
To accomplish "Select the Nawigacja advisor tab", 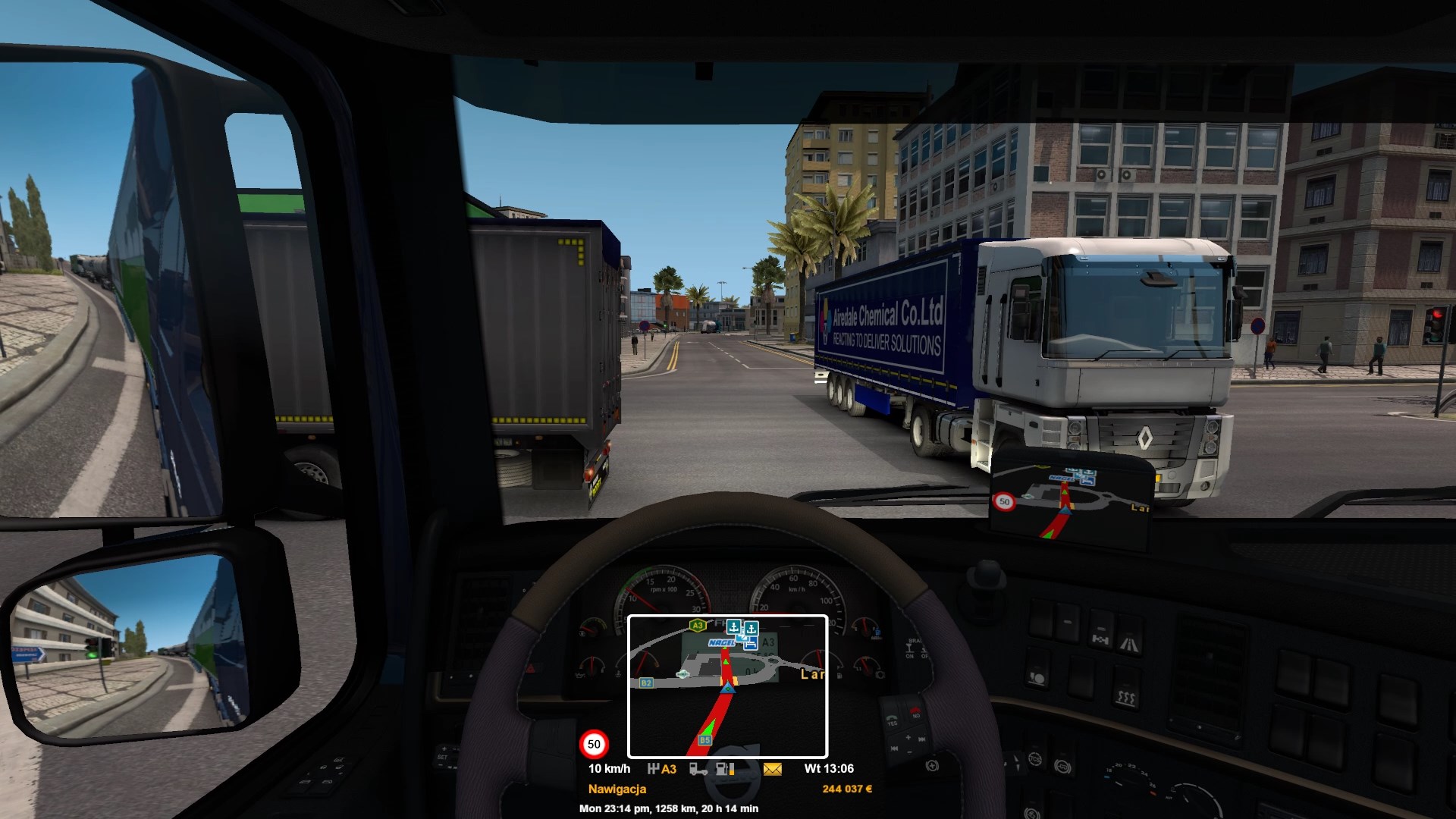I will pos(617,789).
